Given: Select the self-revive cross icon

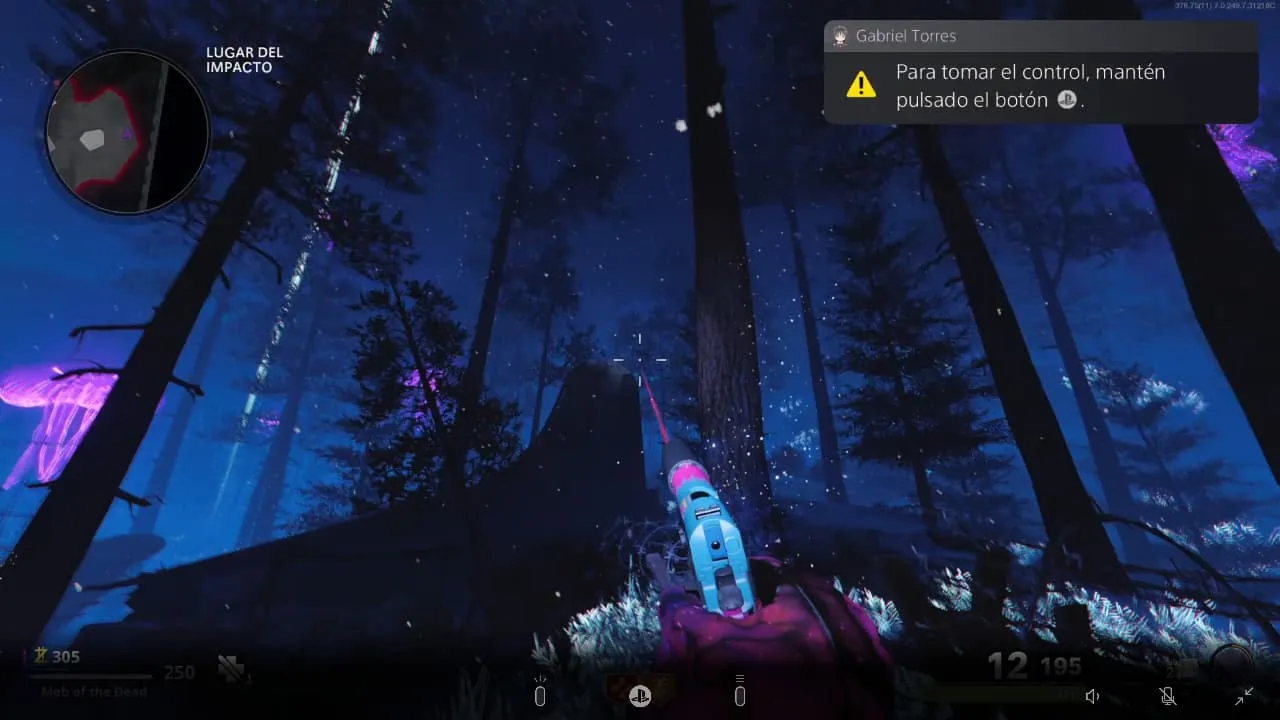Looking at the screenshot, I should click(232, 669).
